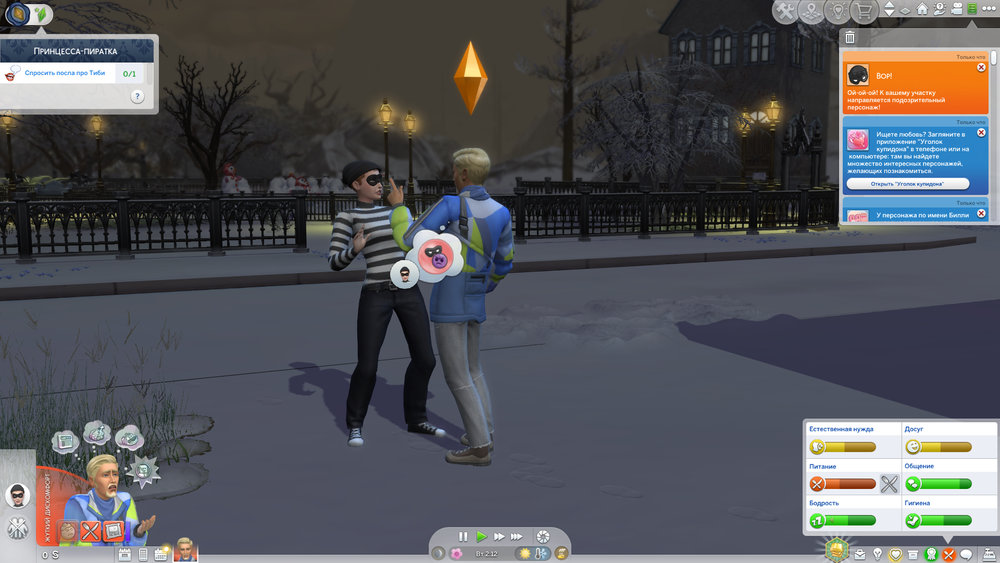This screenshot has height=563, width=1000.
Task: Open the phone icon in bottom bar
Action: pos(143,554)
